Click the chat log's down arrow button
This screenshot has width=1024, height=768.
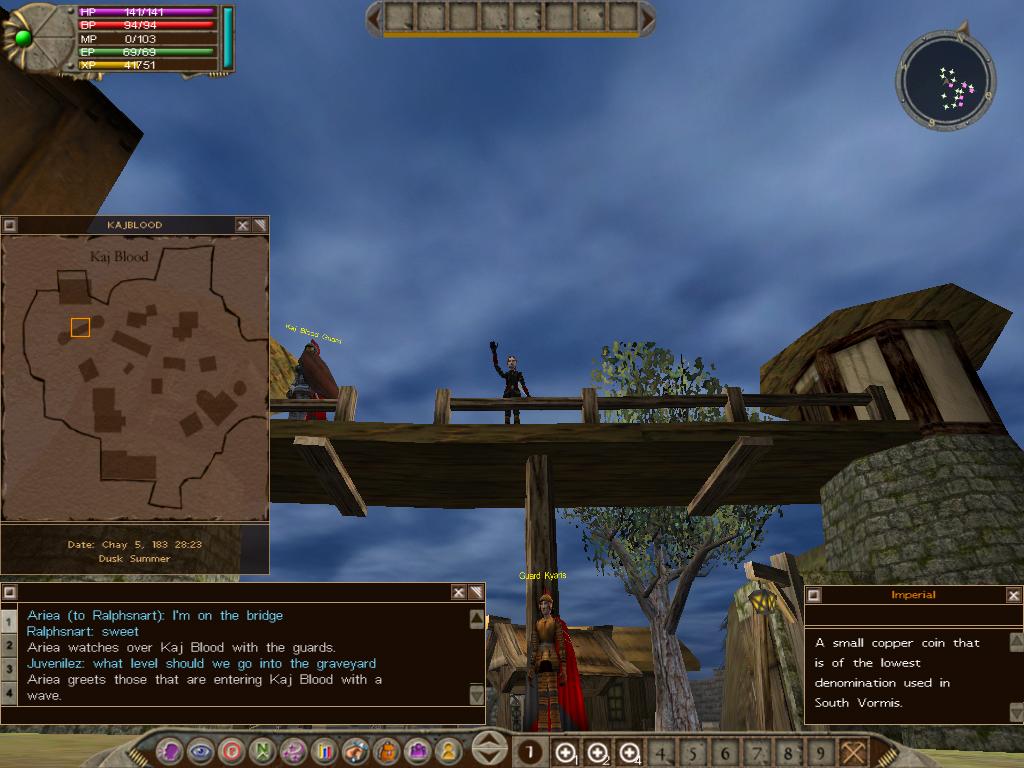point(477,694)
